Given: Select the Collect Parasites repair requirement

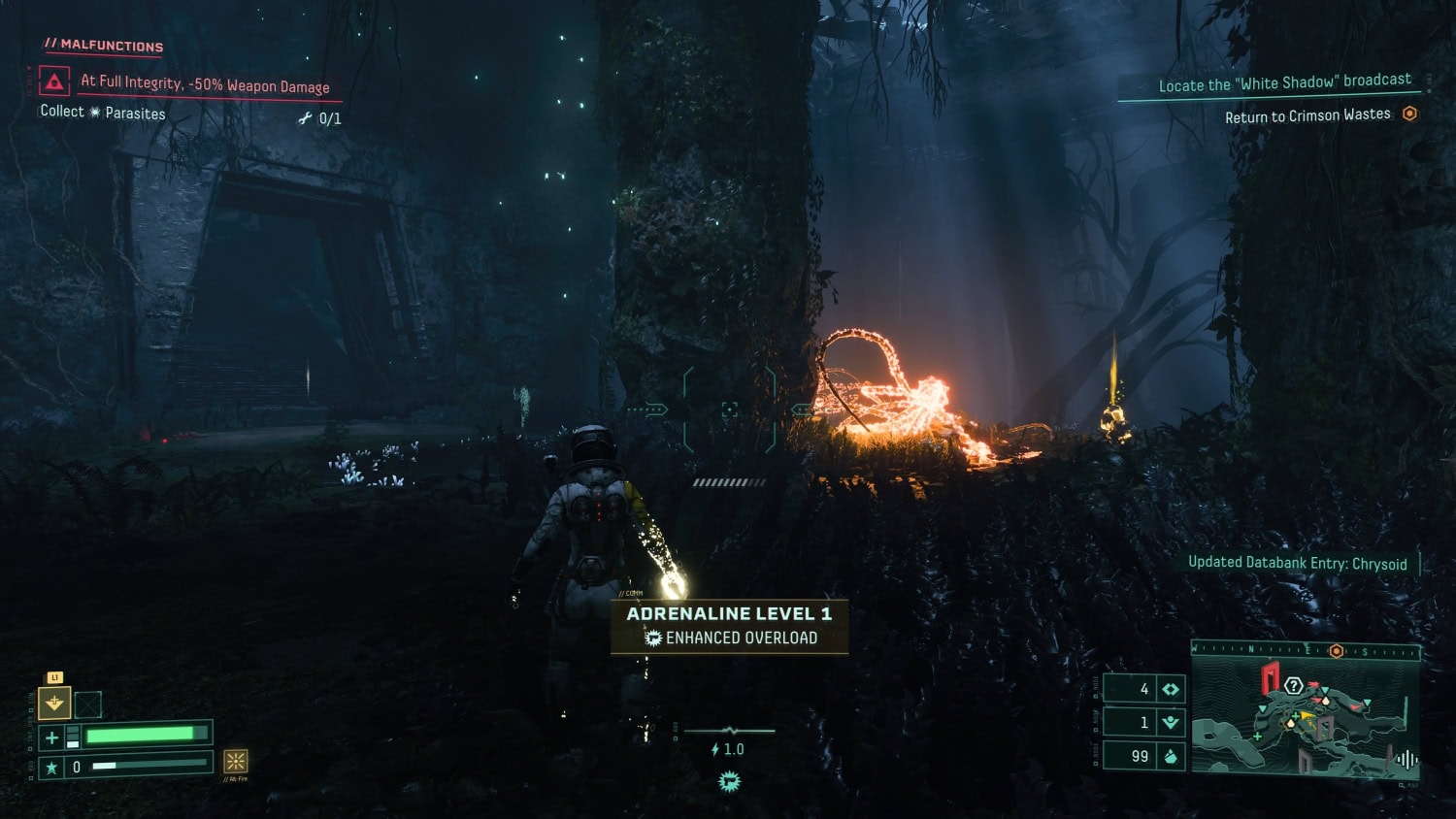Looking at the screenshot, I should coord(103,113).
